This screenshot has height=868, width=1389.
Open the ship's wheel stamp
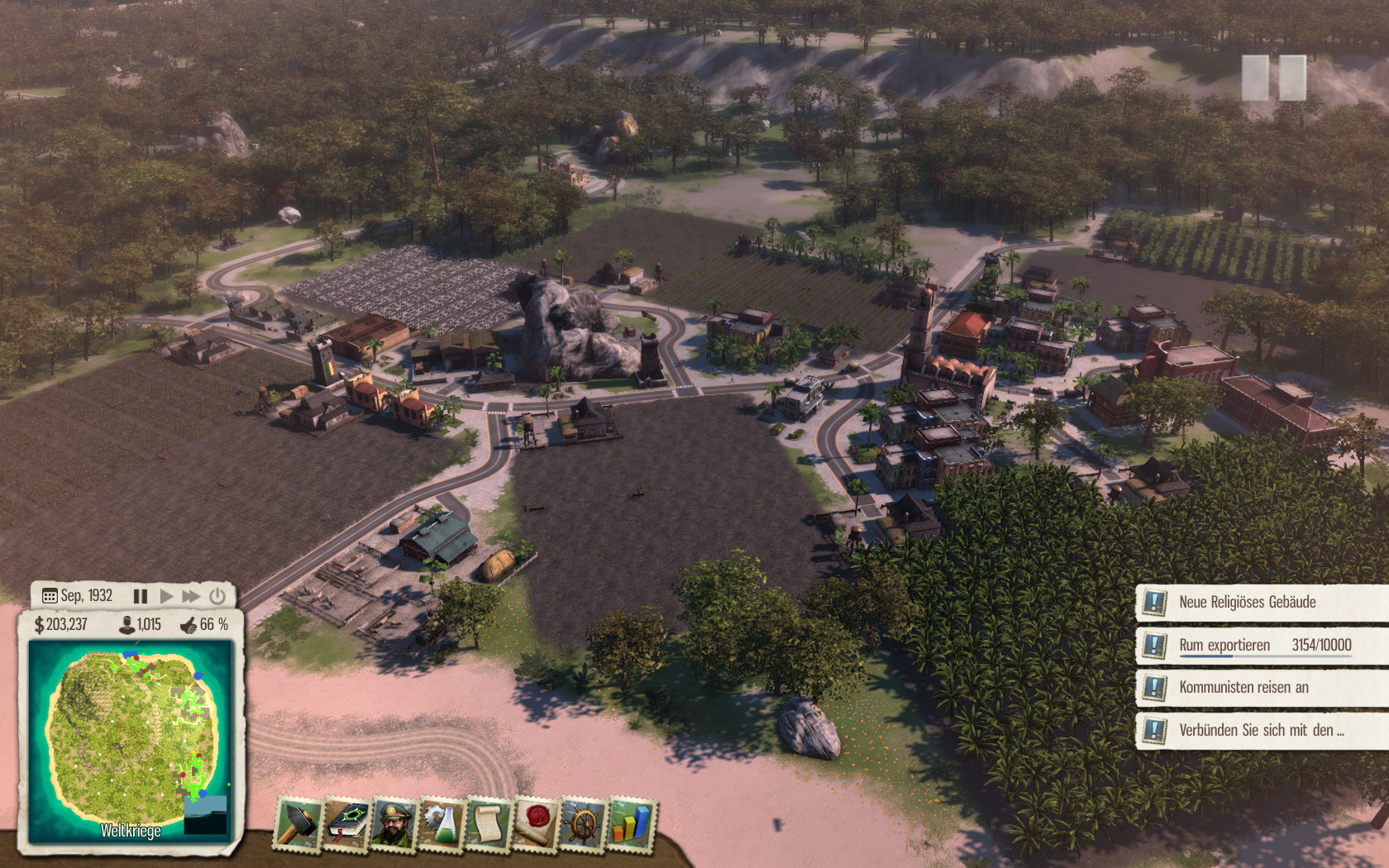[584, 823]
